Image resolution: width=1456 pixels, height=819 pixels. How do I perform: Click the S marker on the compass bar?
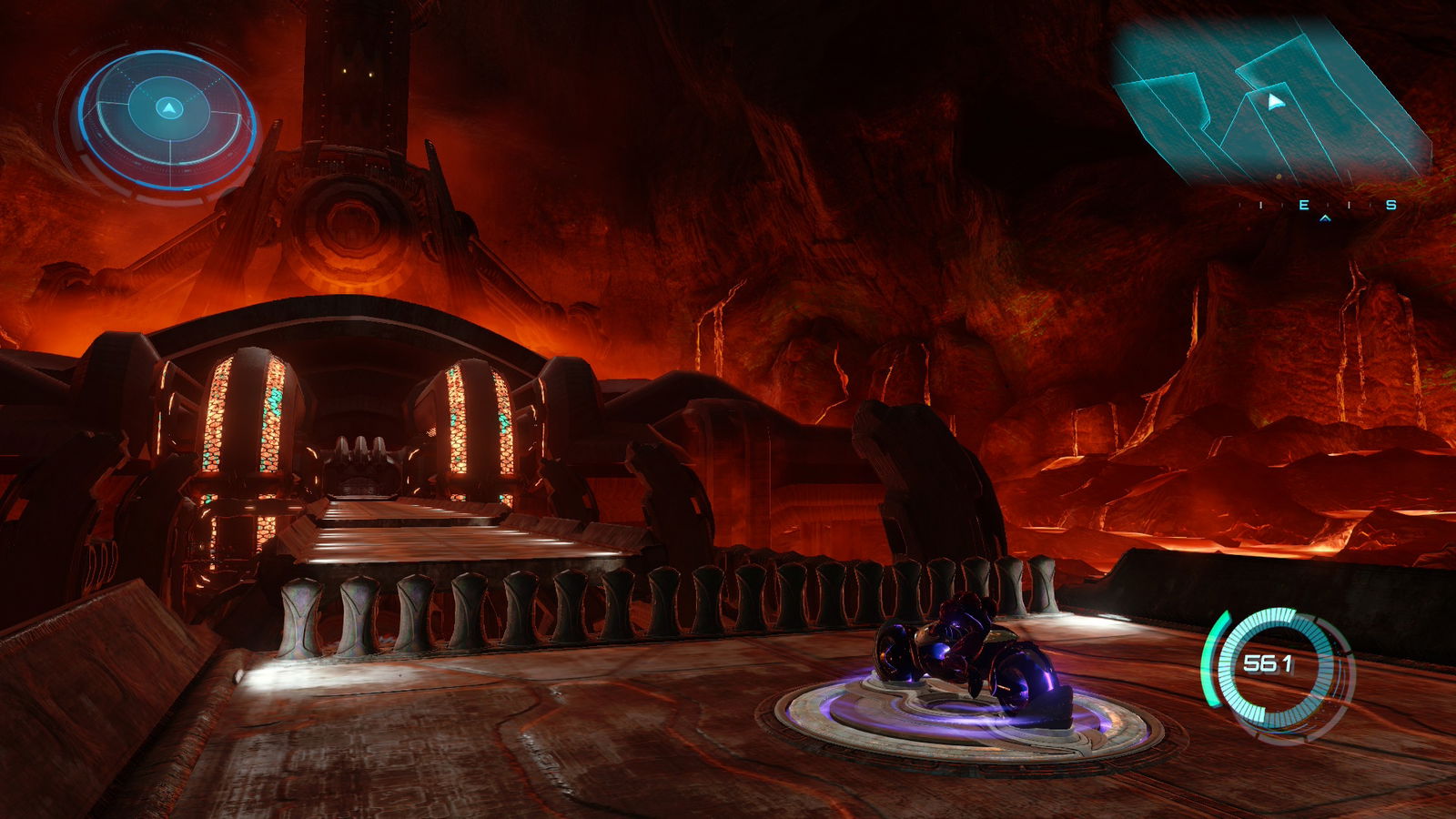pos(1390,206)
